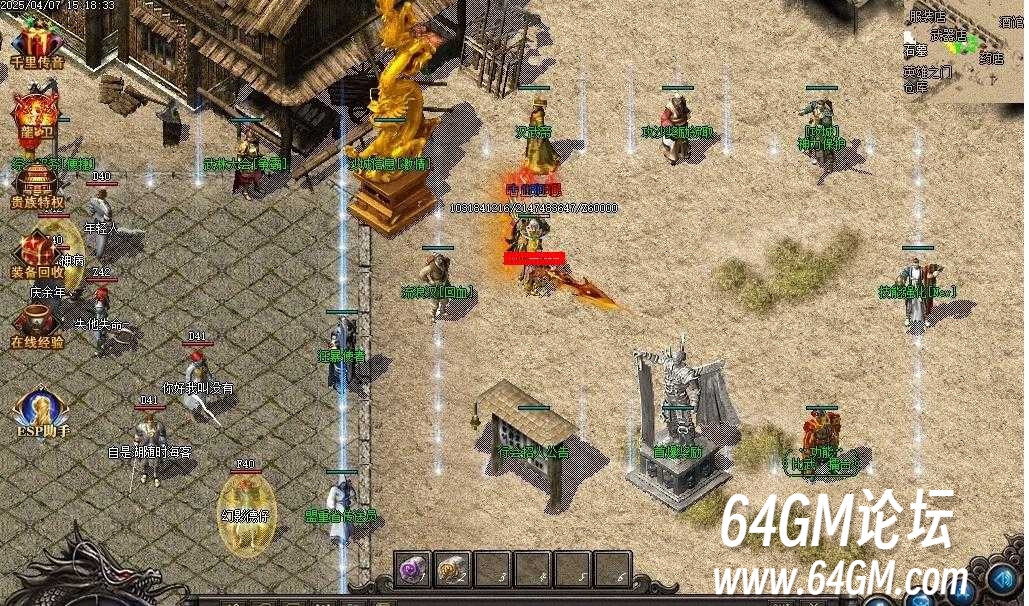
Task: Select the 武器店 label on the minimap
Action: pyautogui.click(x=948, y=36)
